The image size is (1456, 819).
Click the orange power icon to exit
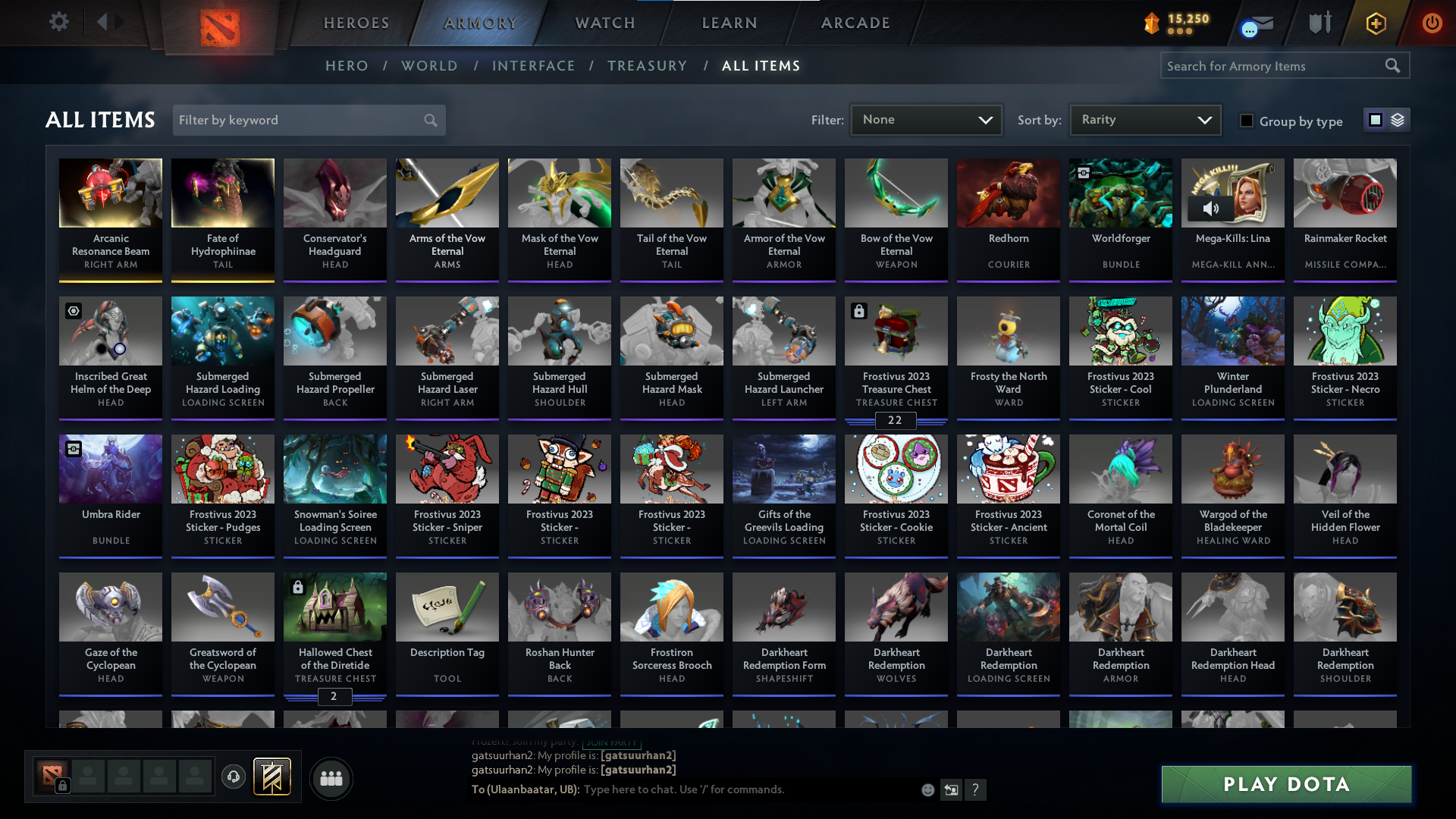1432,24
